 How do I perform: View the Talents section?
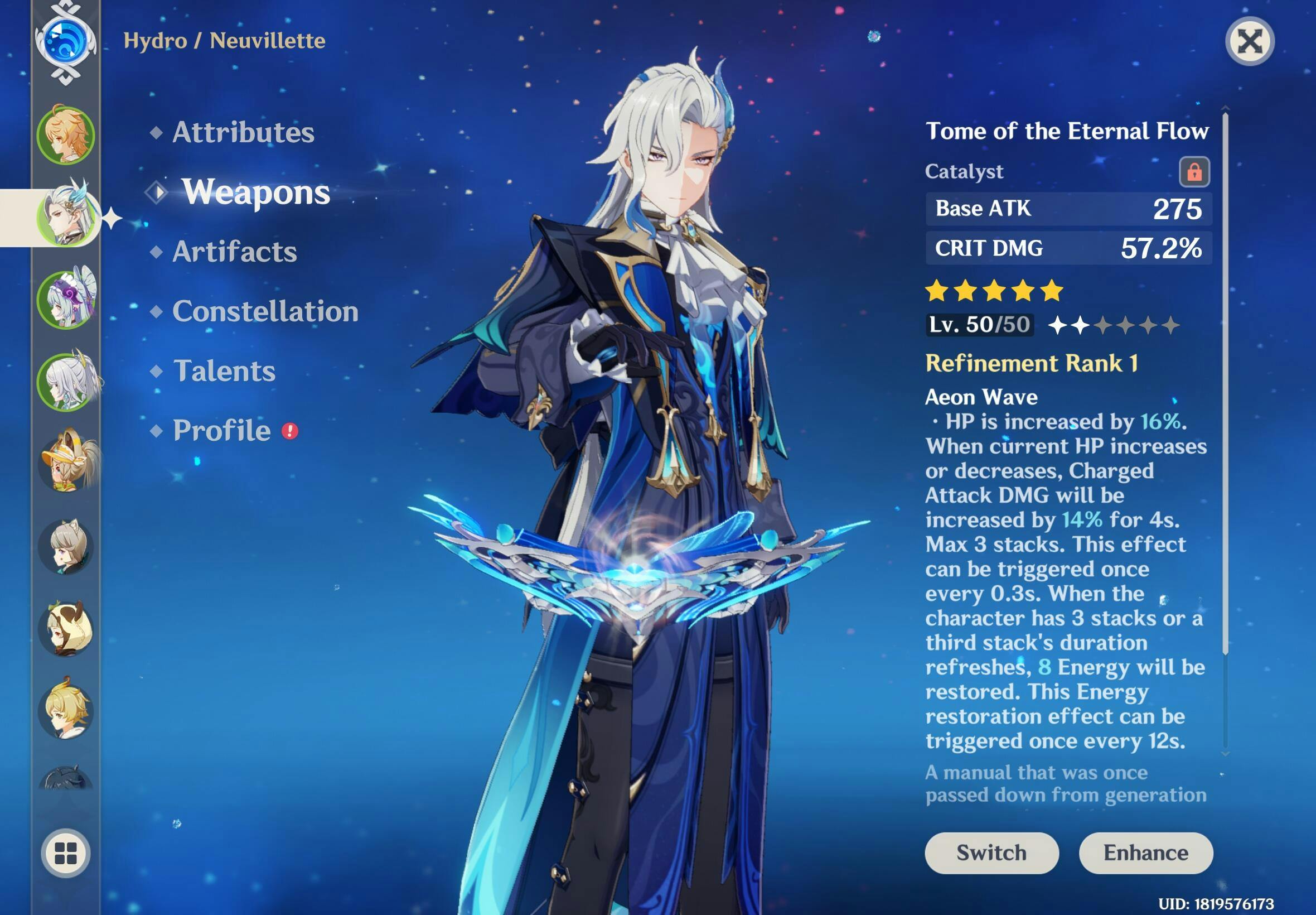[x=224, y=371]
